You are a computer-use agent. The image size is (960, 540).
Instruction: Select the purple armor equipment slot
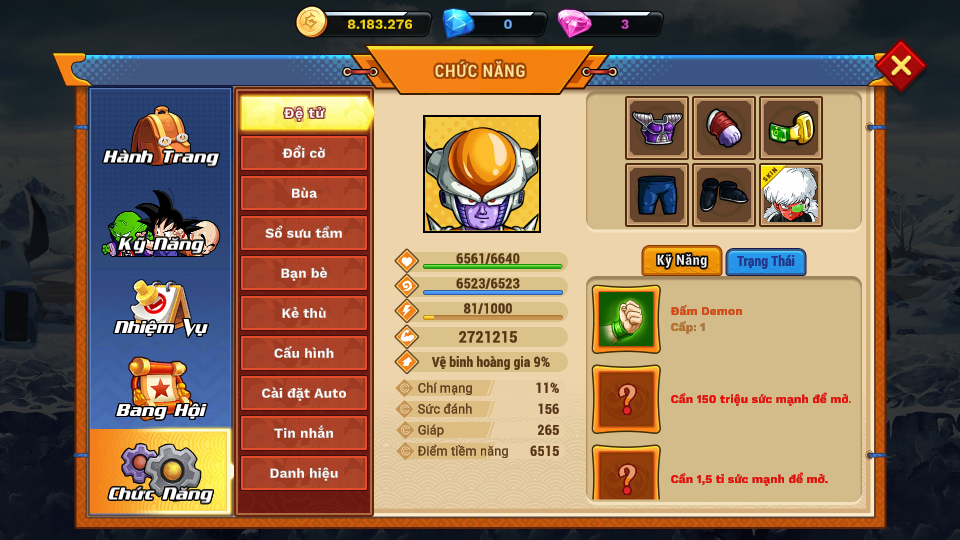click(x=657, y=128)
